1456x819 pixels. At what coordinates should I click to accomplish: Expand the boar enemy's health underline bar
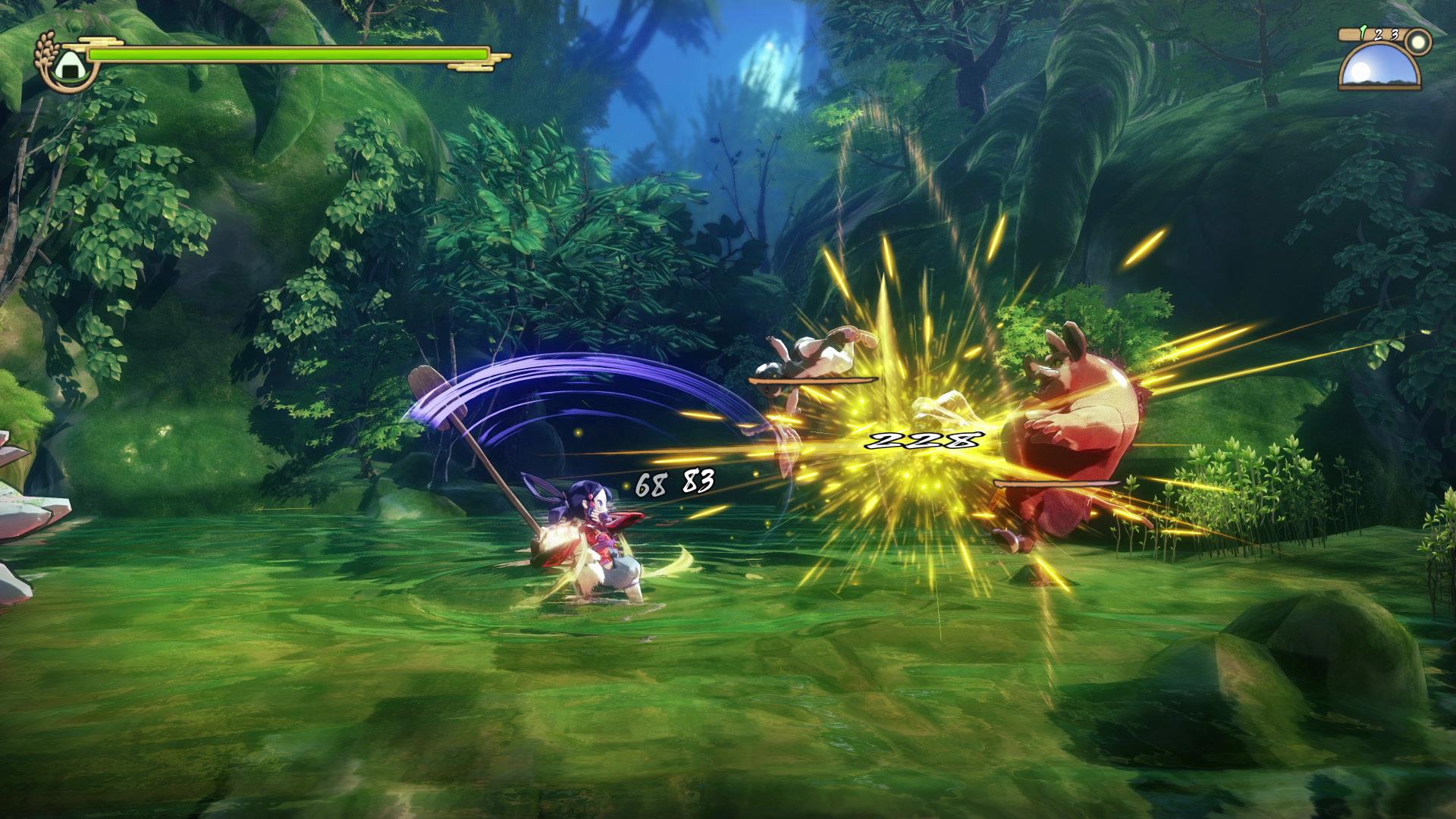(1054, 484)
